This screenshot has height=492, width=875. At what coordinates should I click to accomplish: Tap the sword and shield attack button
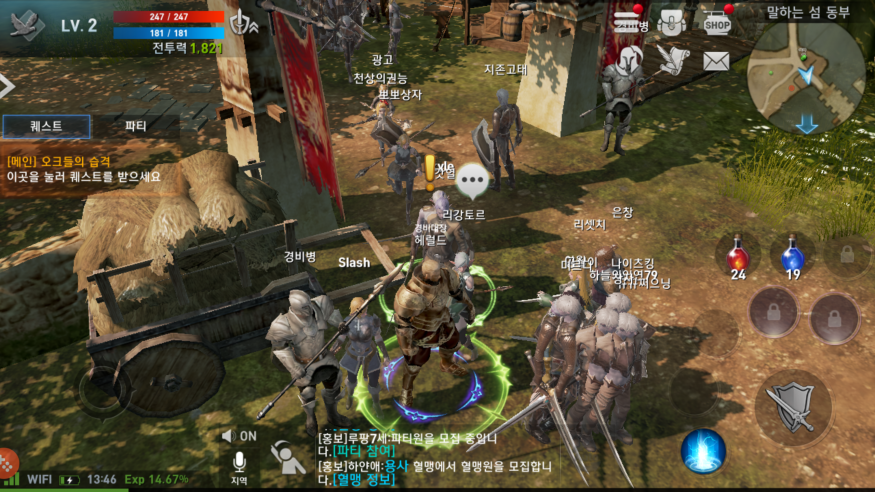[793, 408]
